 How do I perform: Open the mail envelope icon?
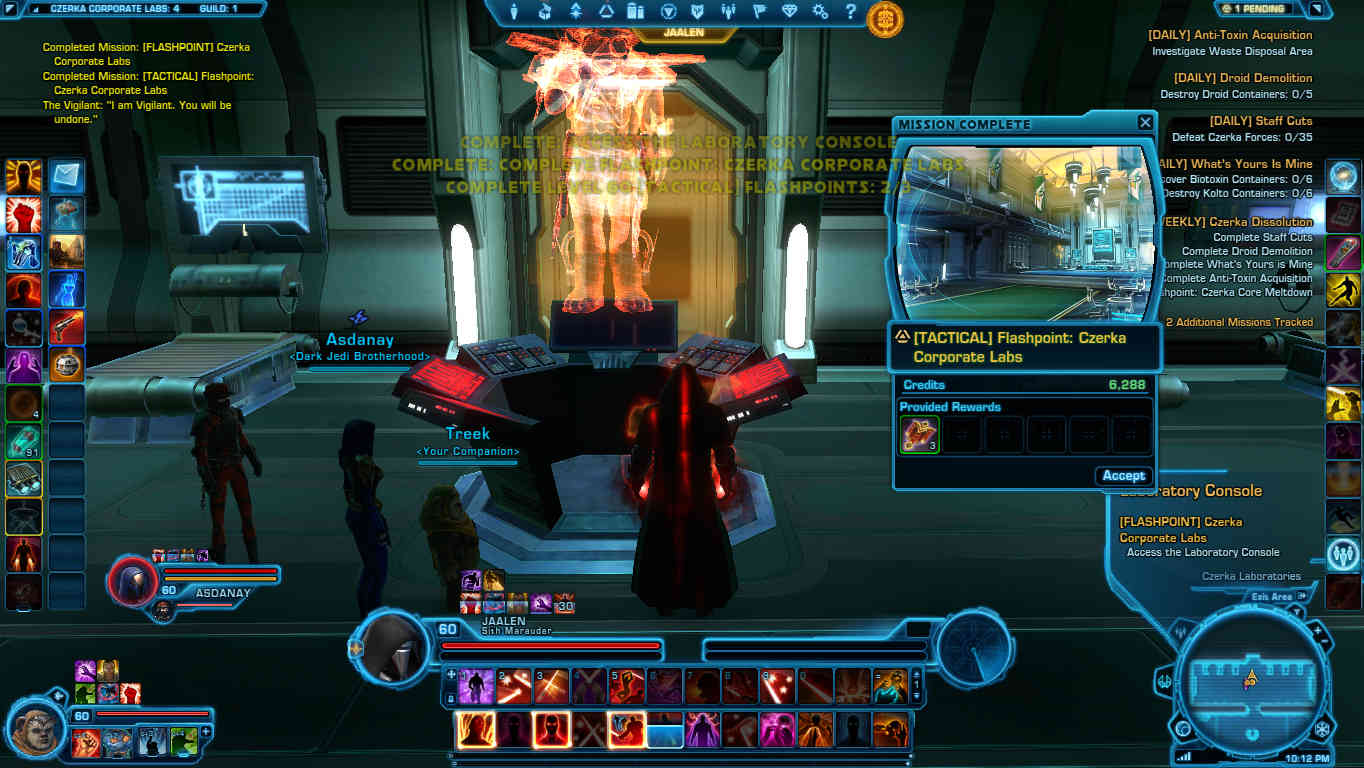click(67, 177)
